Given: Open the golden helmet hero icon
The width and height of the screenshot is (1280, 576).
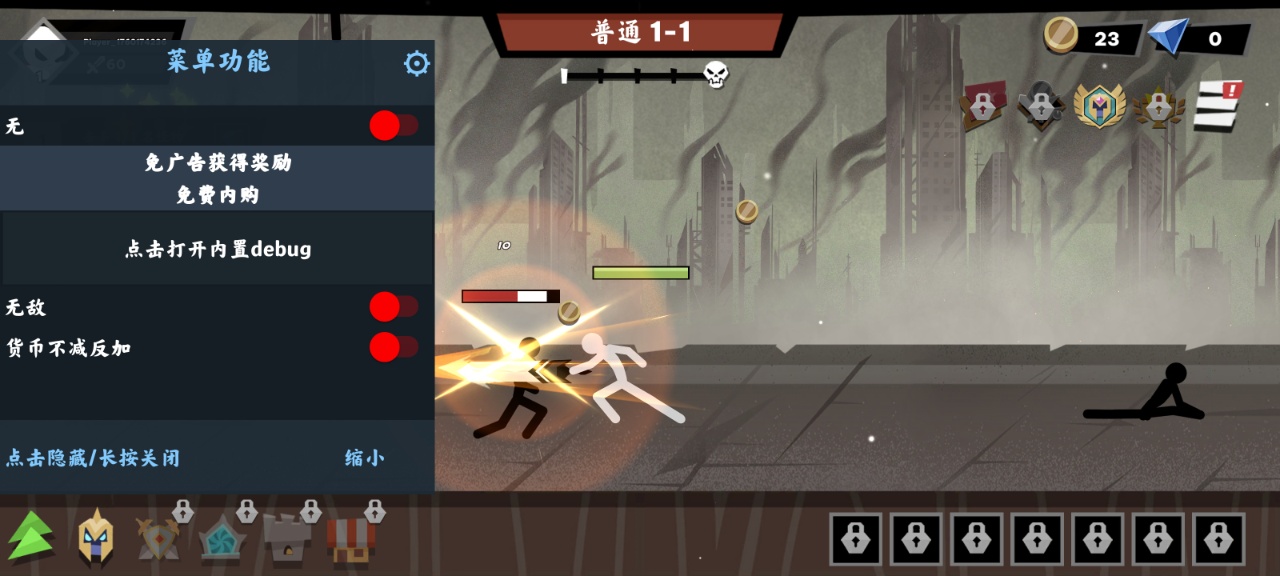Looking at the screenshot, I should pyautogui.click(x=96, y=537).
